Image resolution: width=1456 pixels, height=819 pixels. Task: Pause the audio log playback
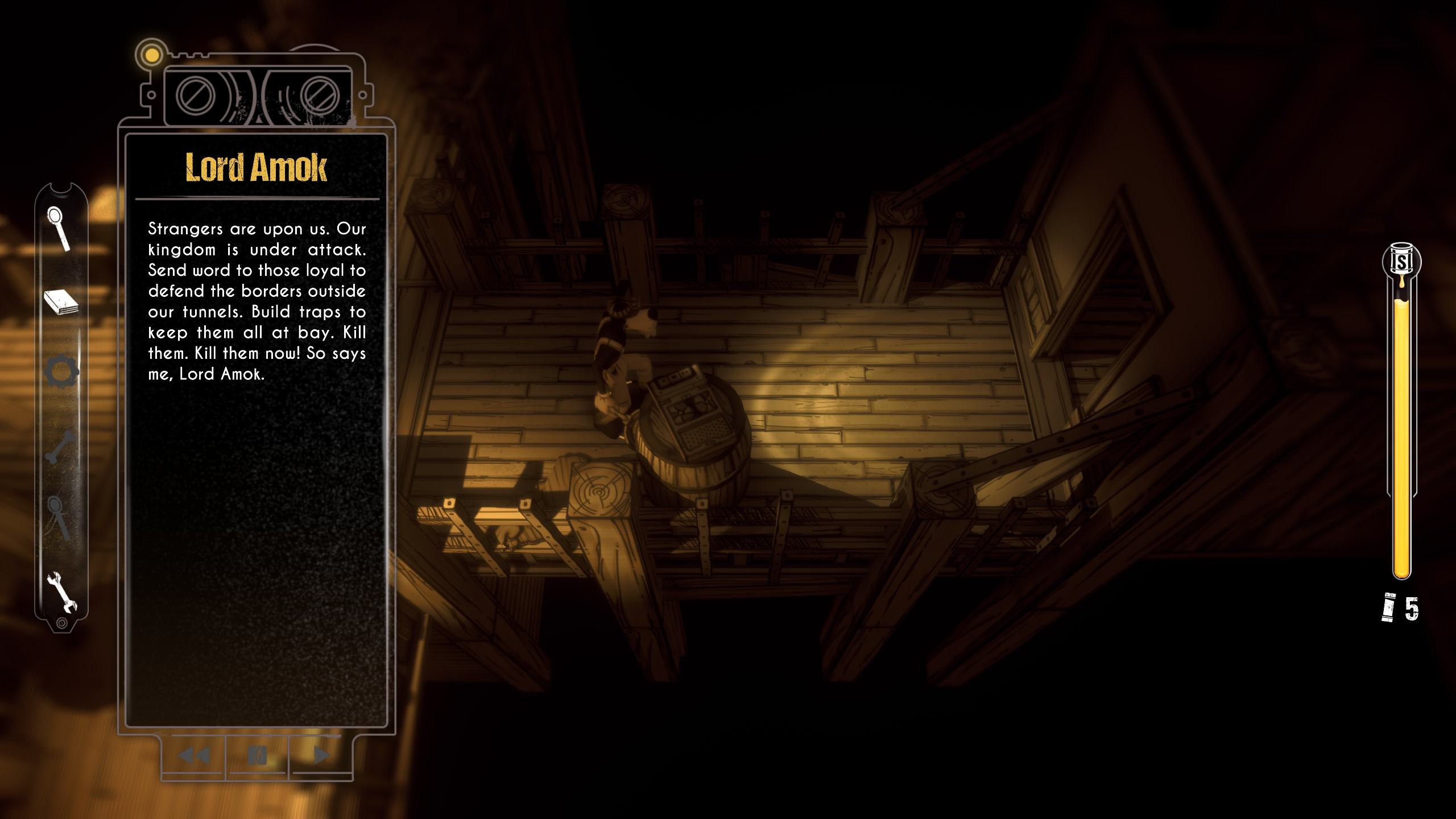click(258, 755)
